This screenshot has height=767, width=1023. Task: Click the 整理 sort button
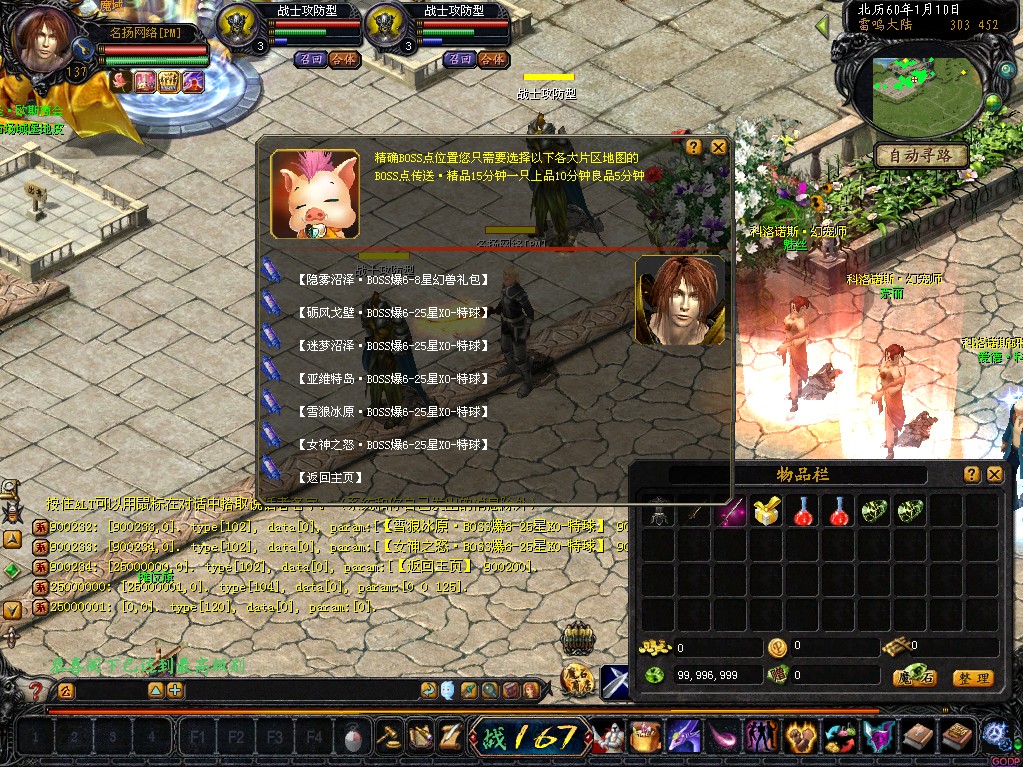click(x=972, y=678)
